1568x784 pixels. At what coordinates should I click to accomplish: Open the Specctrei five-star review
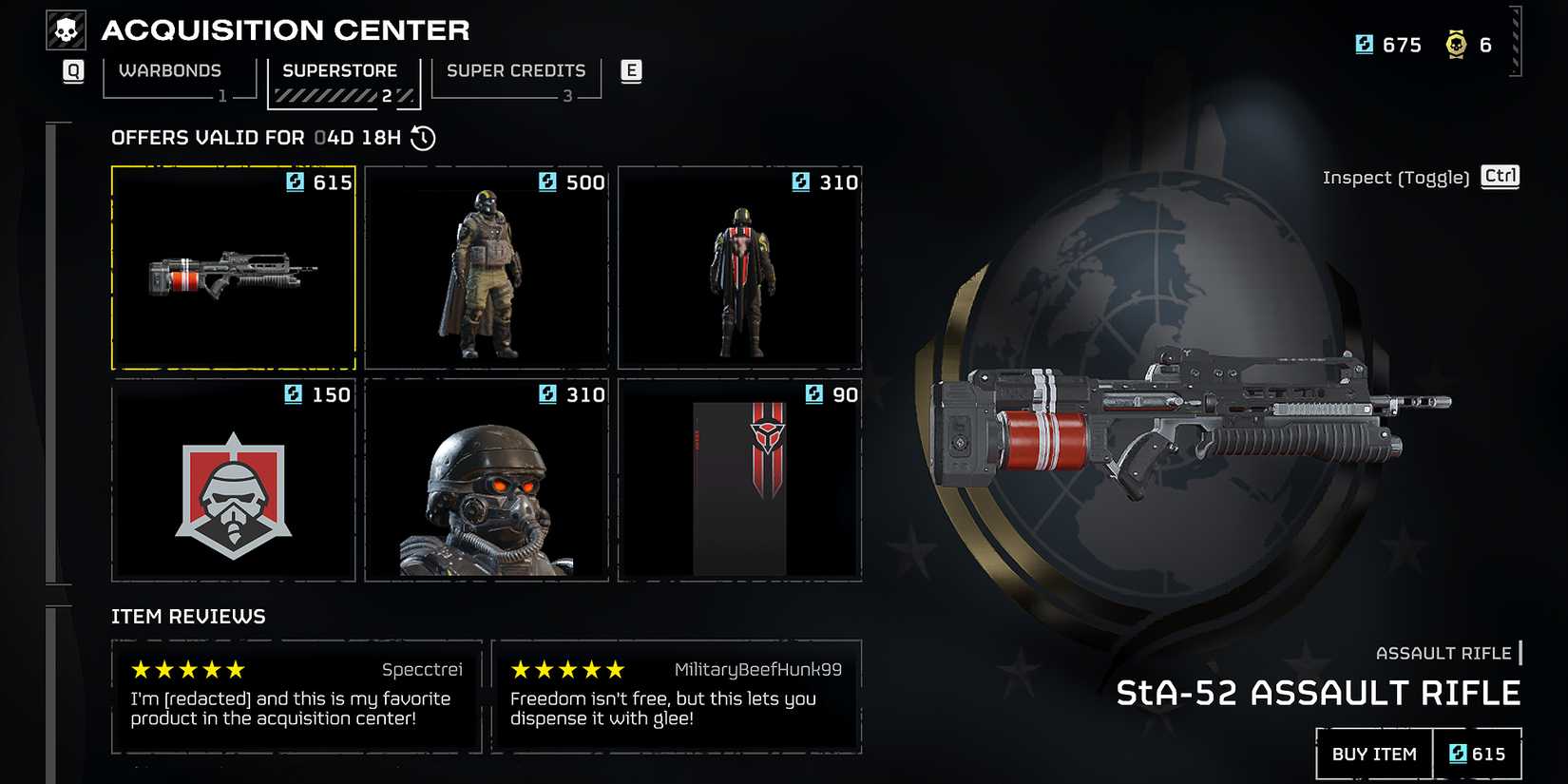coord(296,697)
